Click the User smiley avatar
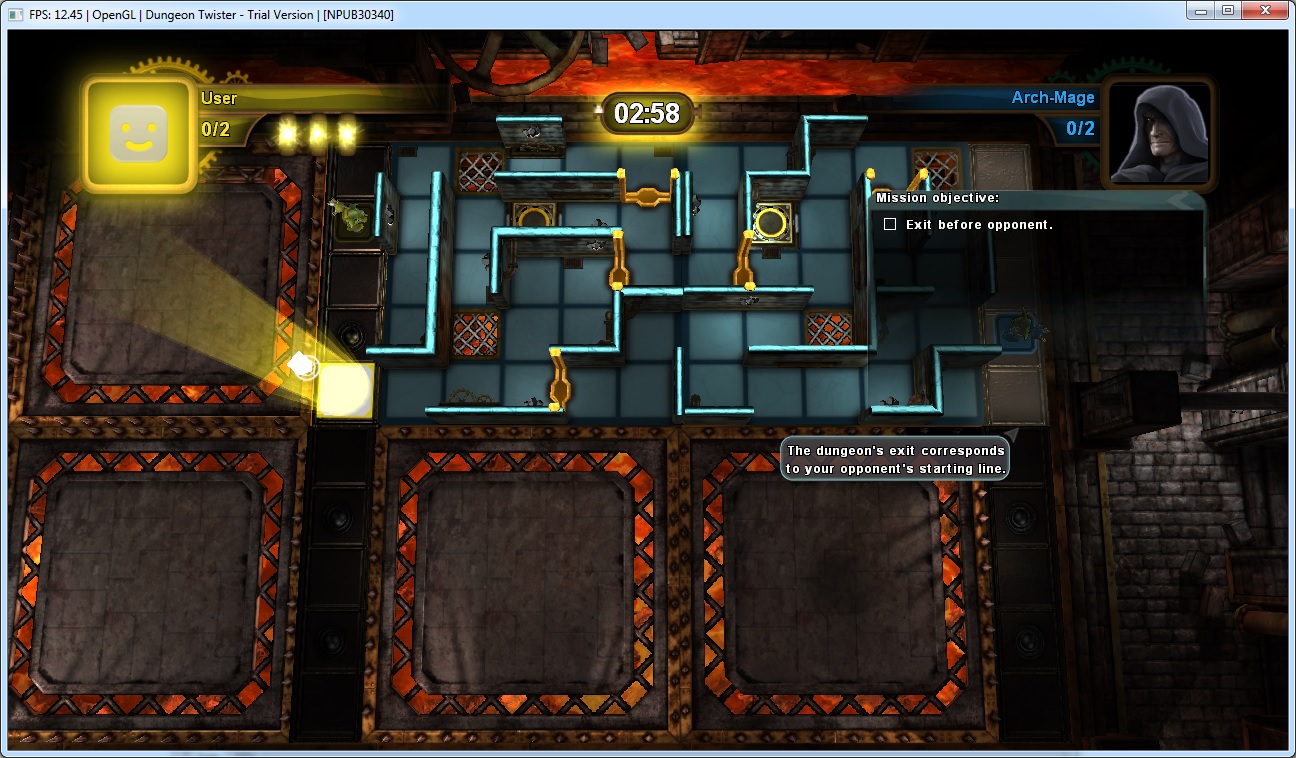 [x=138, y=134]
